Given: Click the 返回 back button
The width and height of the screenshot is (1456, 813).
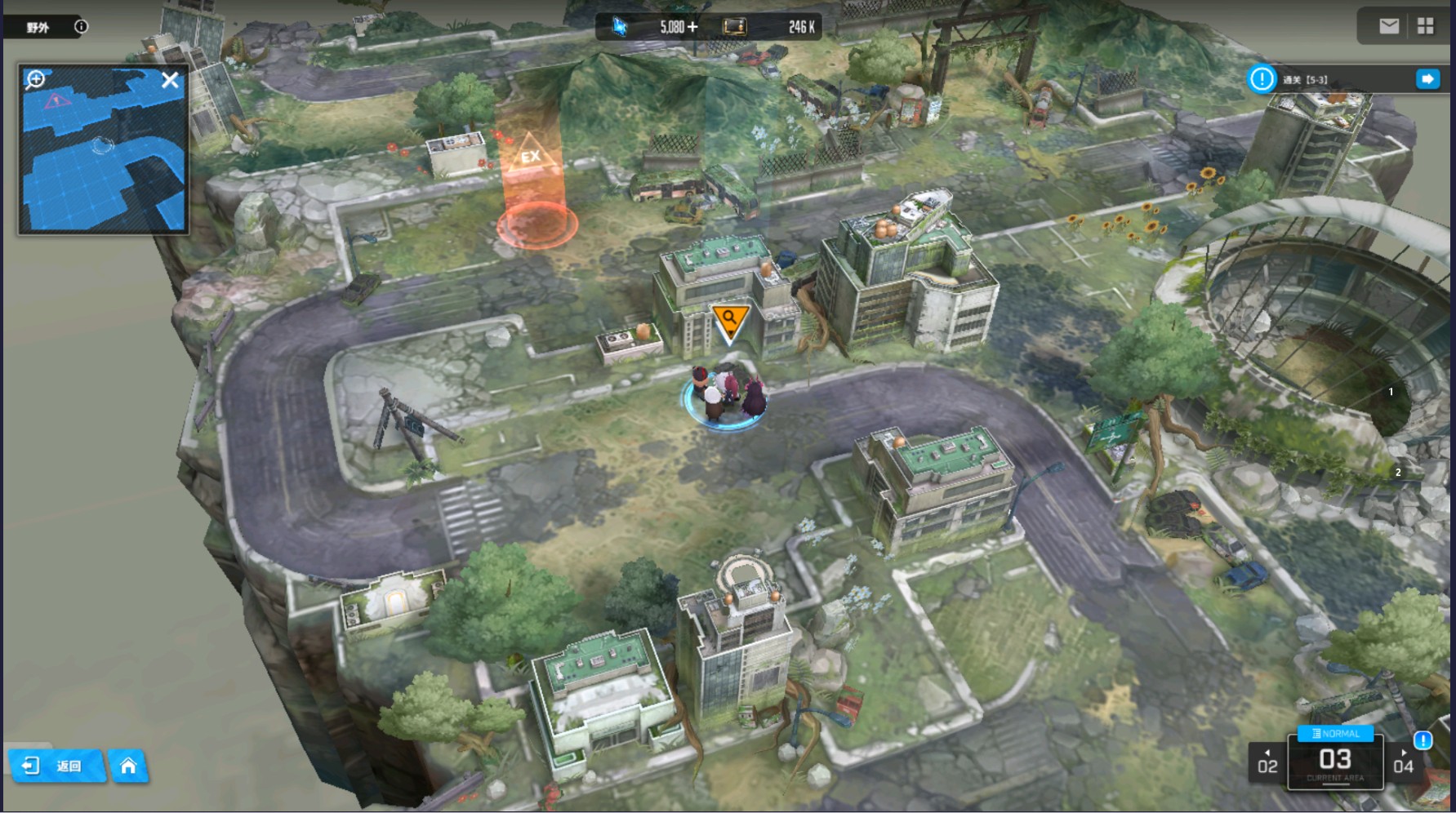Looking at the screenshot, I should coord(57,766).
